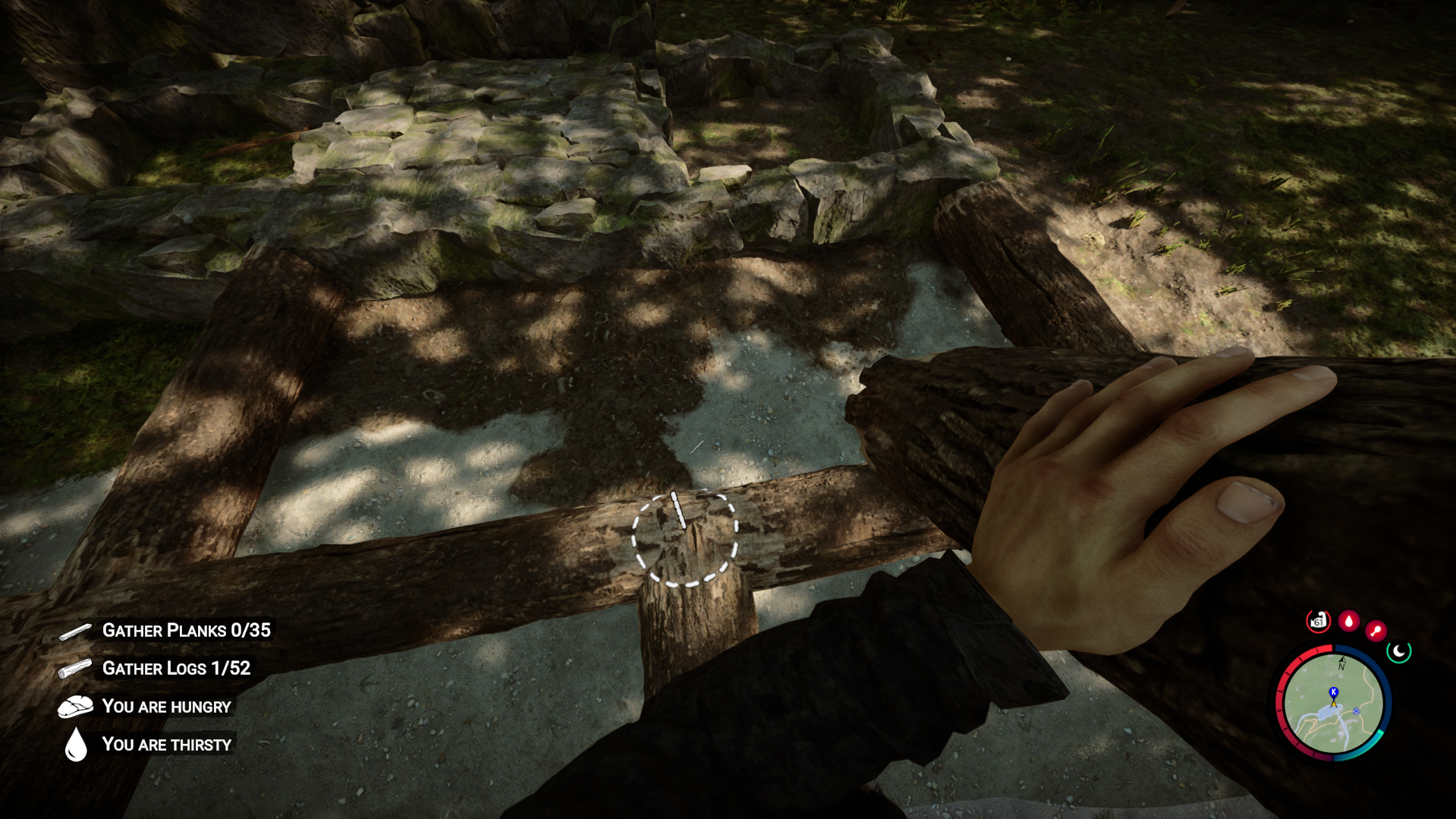Click the log icon next to Gather Logs
The height and width of the screenshot is (819, 1456).
coord(74,669)
